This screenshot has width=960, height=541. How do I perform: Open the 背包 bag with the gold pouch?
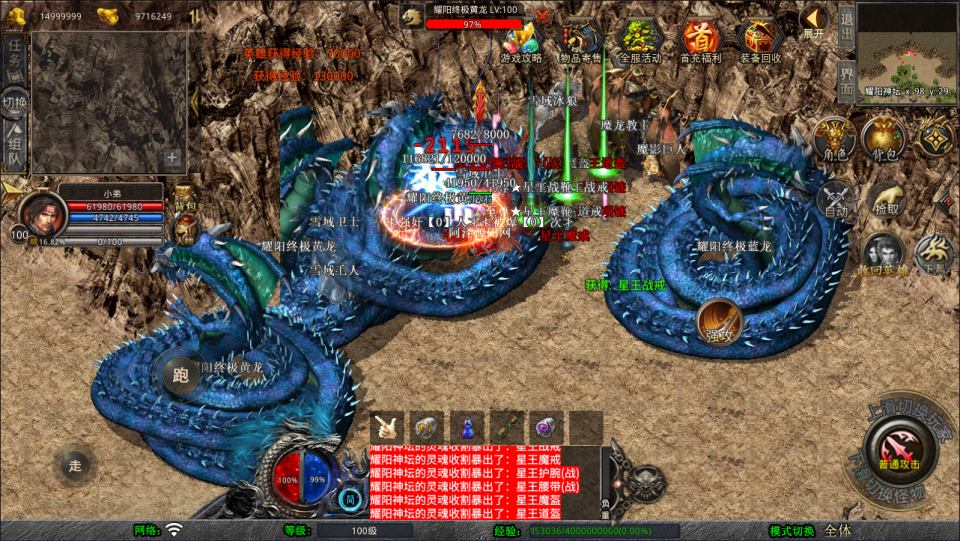(x=884, y=140)
